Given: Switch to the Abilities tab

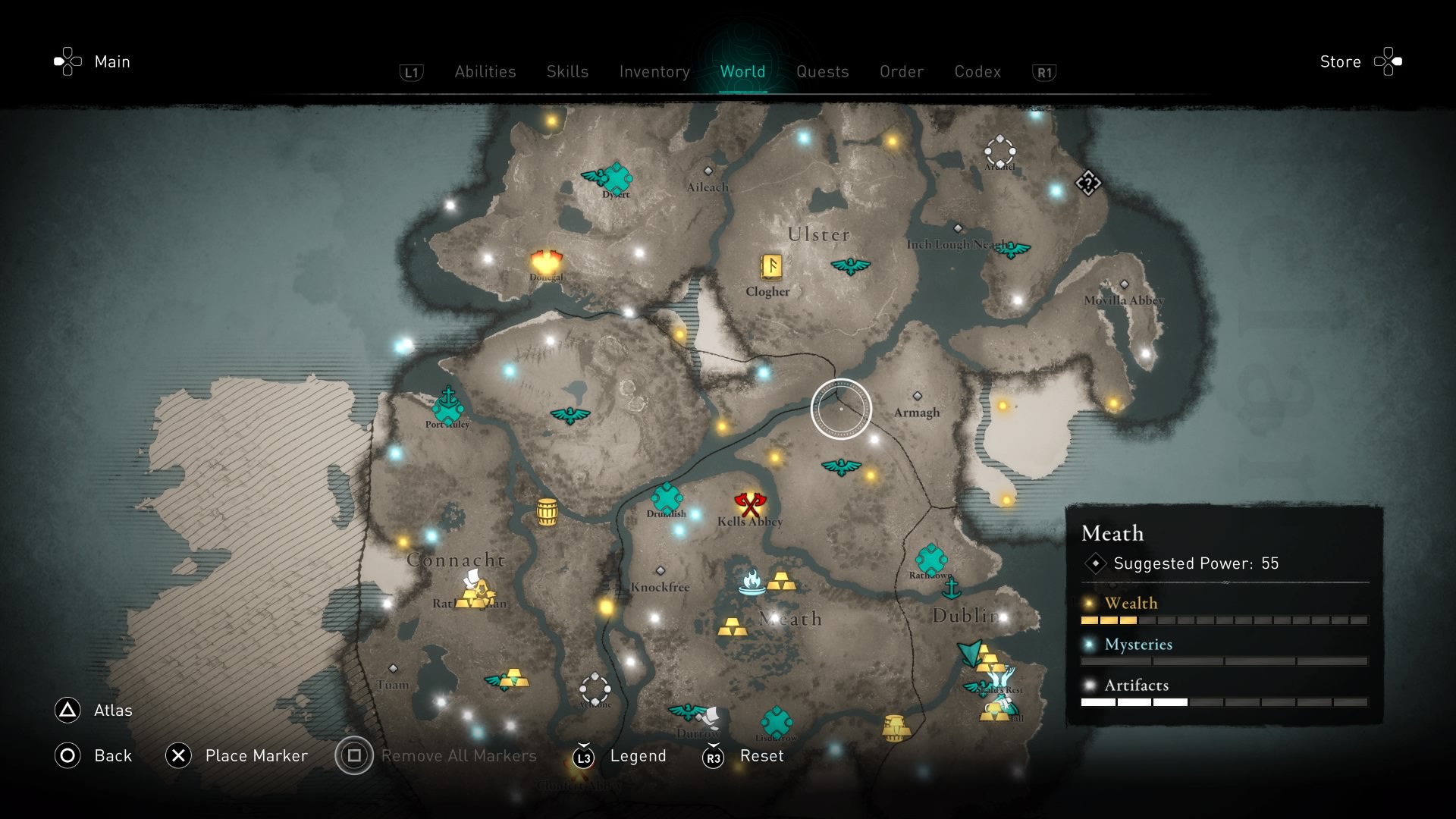Looking at the screenshot, I should (485, 71).
